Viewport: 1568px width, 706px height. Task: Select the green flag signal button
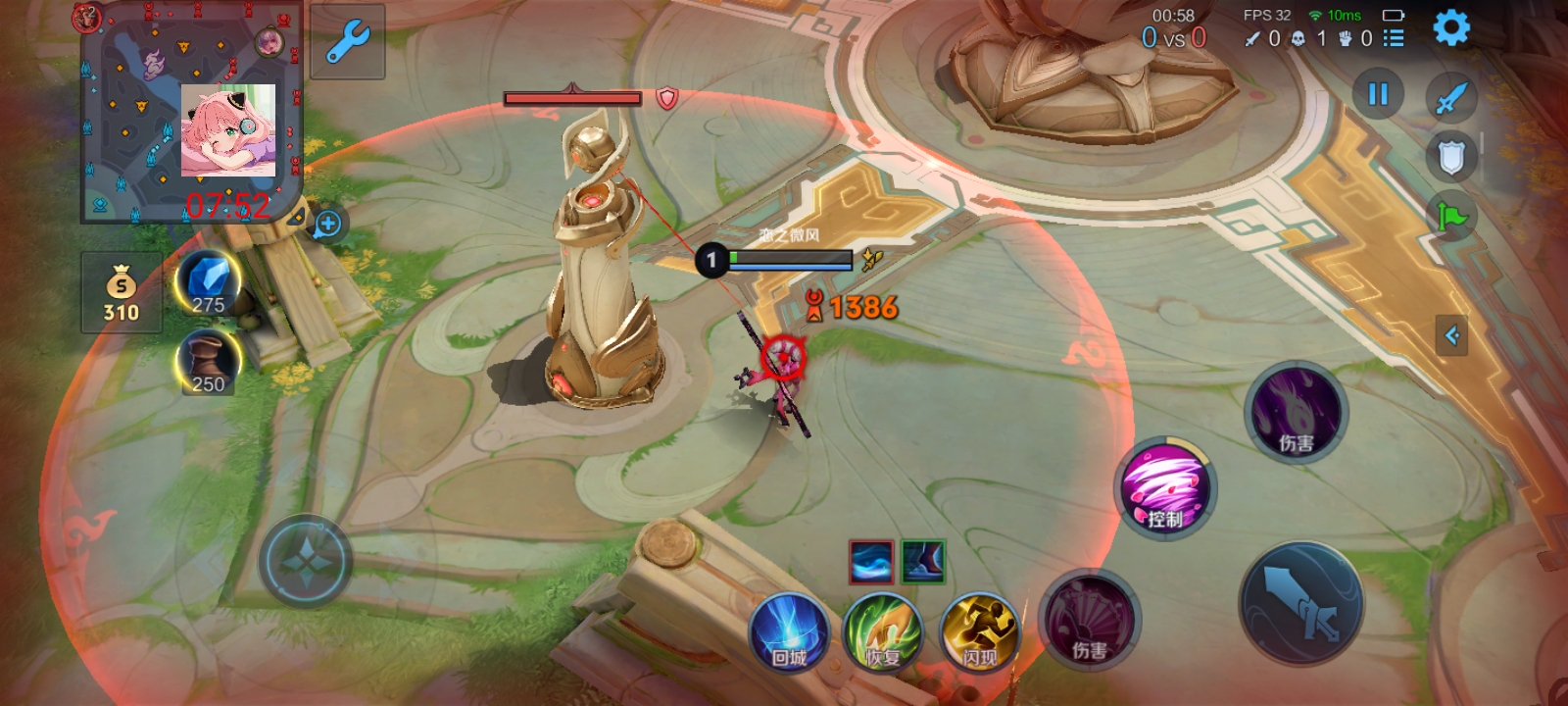[1451, 216]
